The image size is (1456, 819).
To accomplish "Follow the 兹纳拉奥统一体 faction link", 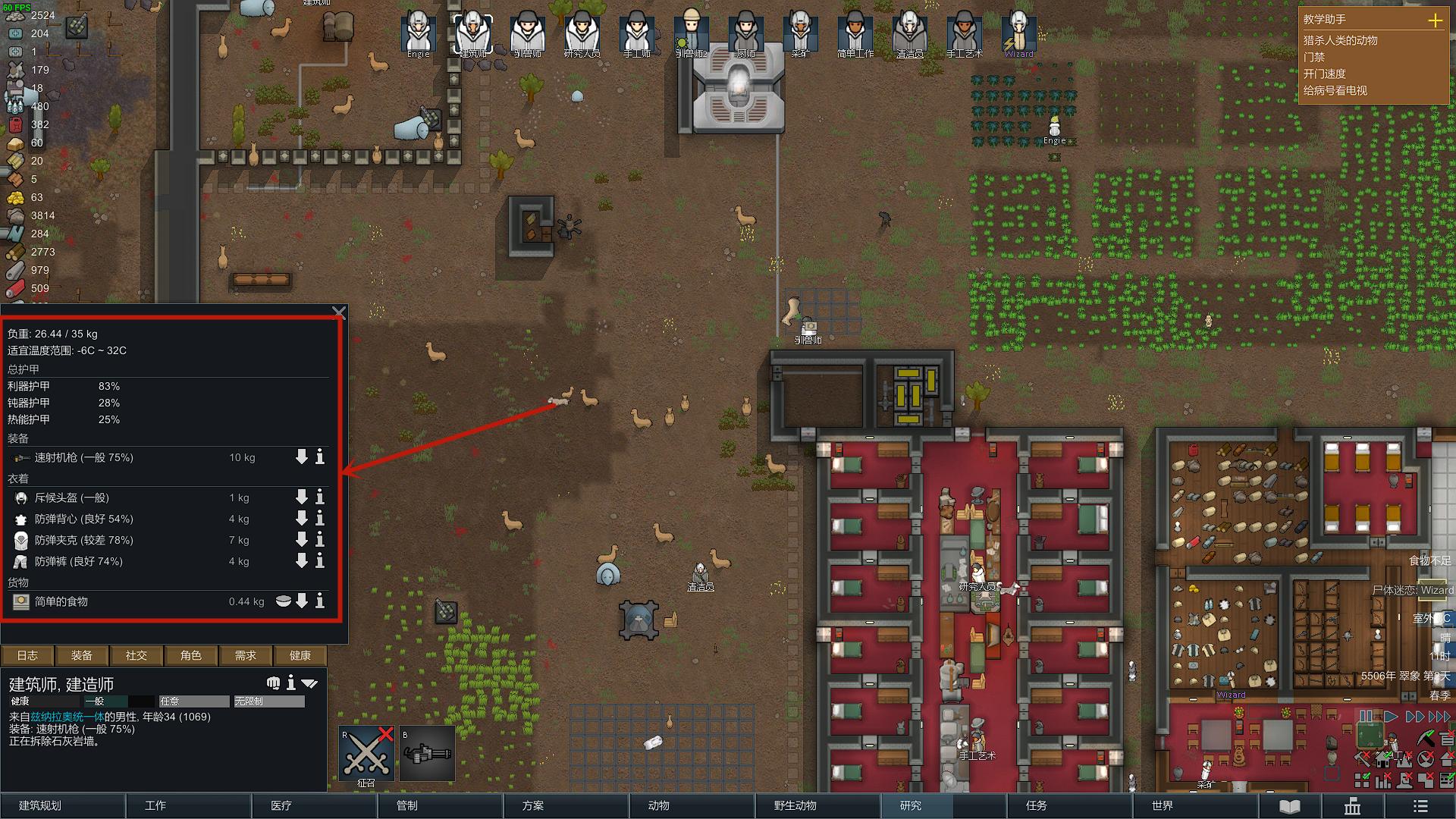I will 67,717.
